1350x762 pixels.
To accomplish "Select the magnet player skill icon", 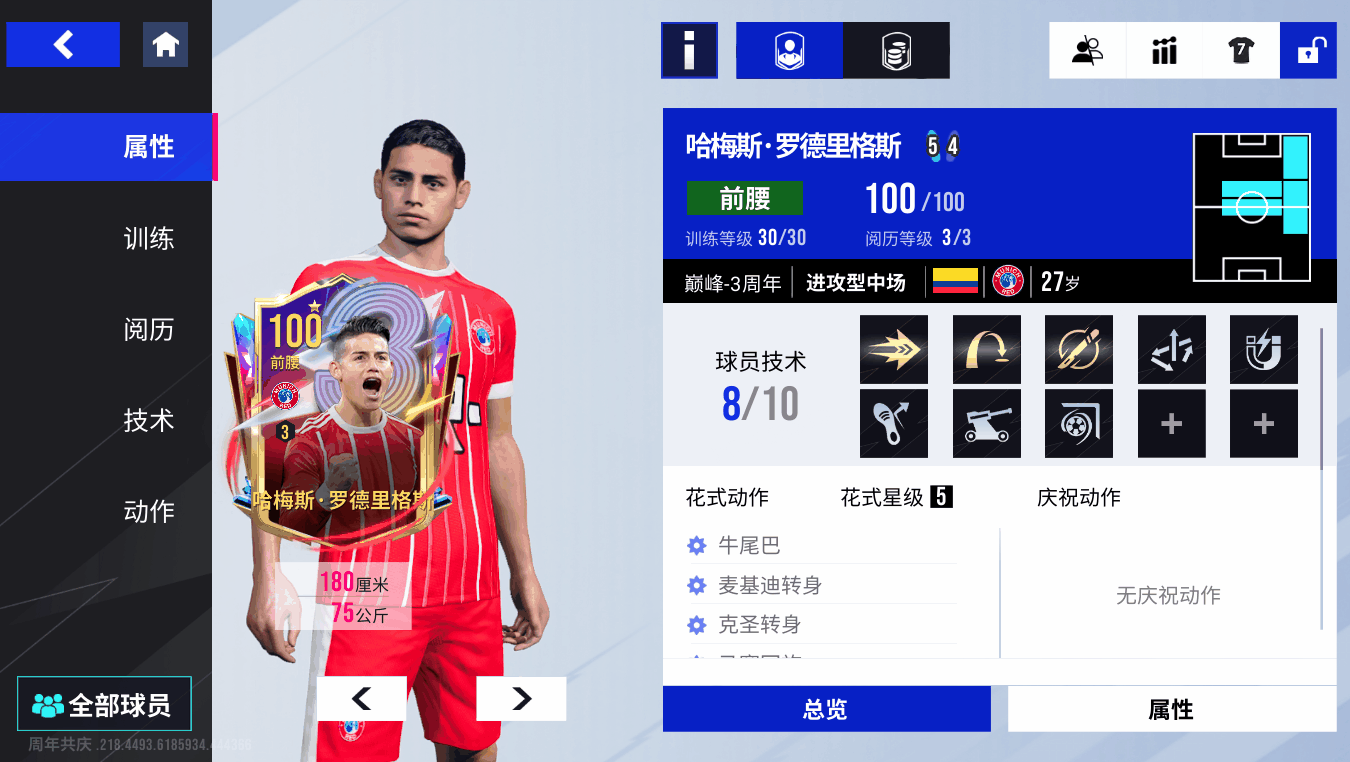I will click(x=1263, y=350).
